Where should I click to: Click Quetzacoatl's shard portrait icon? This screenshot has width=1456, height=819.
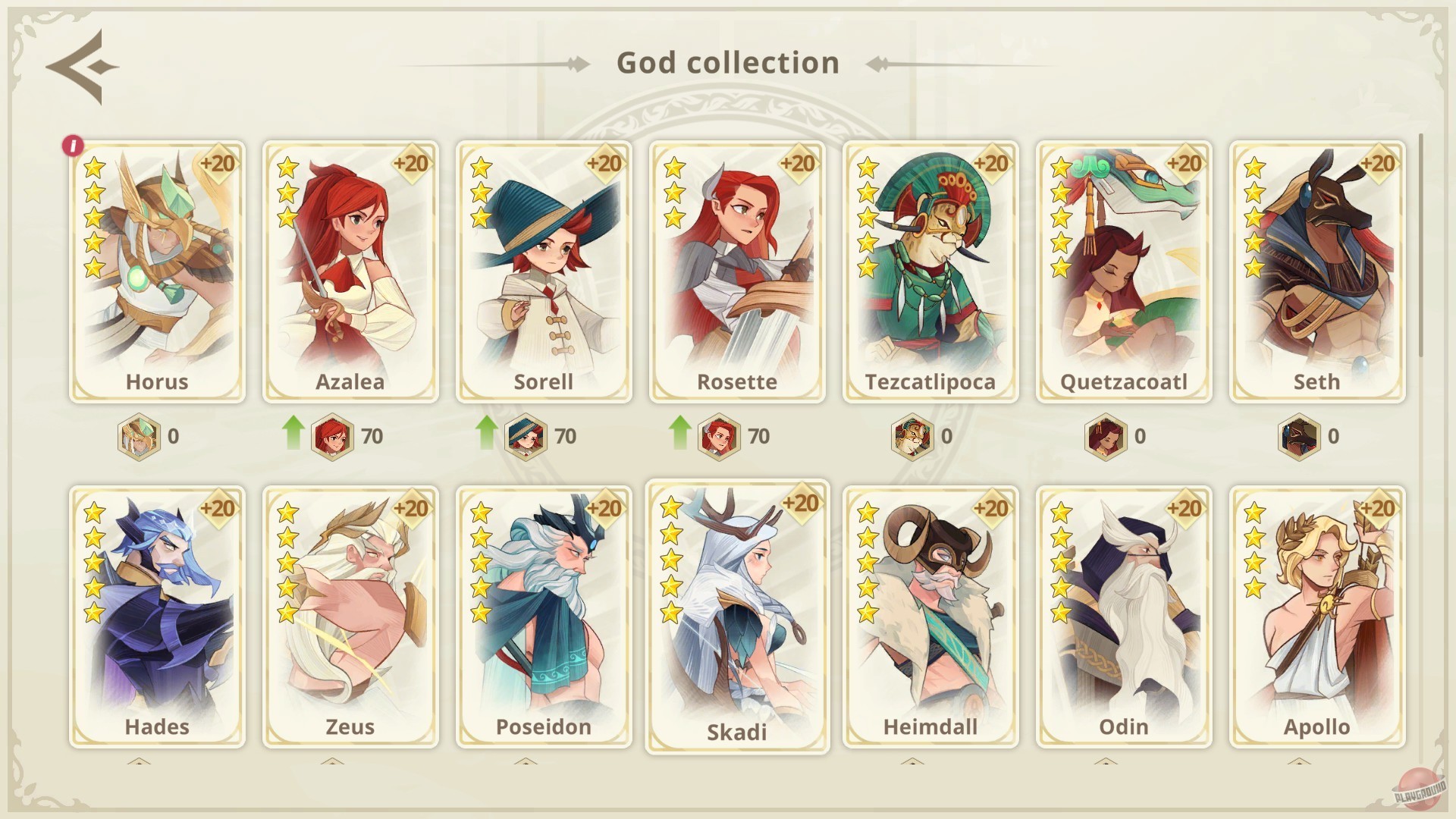(1106, 438)
